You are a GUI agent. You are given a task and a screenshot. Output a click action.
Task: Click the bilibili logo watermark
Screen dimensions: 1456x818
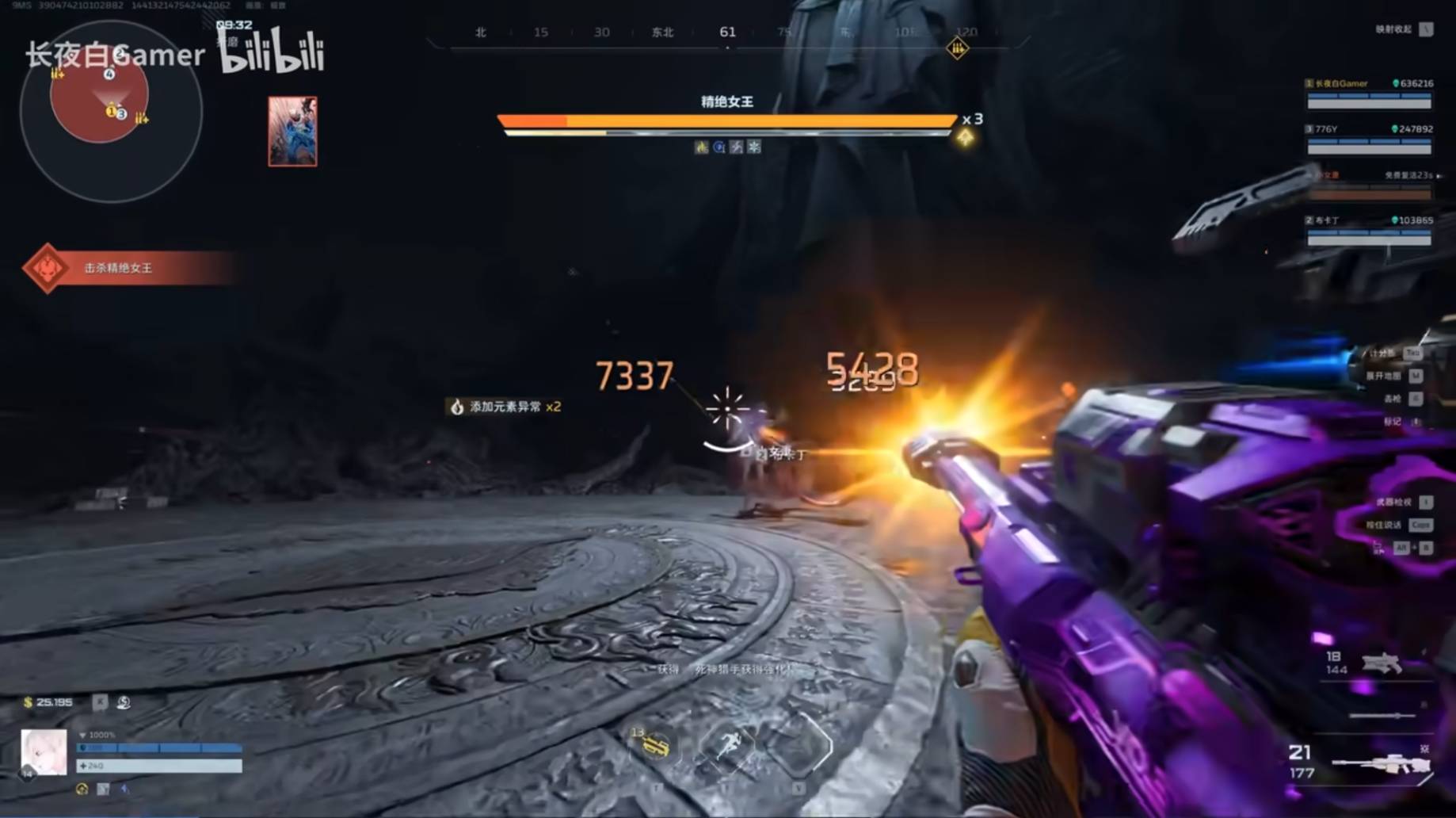pyautogui.click(x=272, y=52)
